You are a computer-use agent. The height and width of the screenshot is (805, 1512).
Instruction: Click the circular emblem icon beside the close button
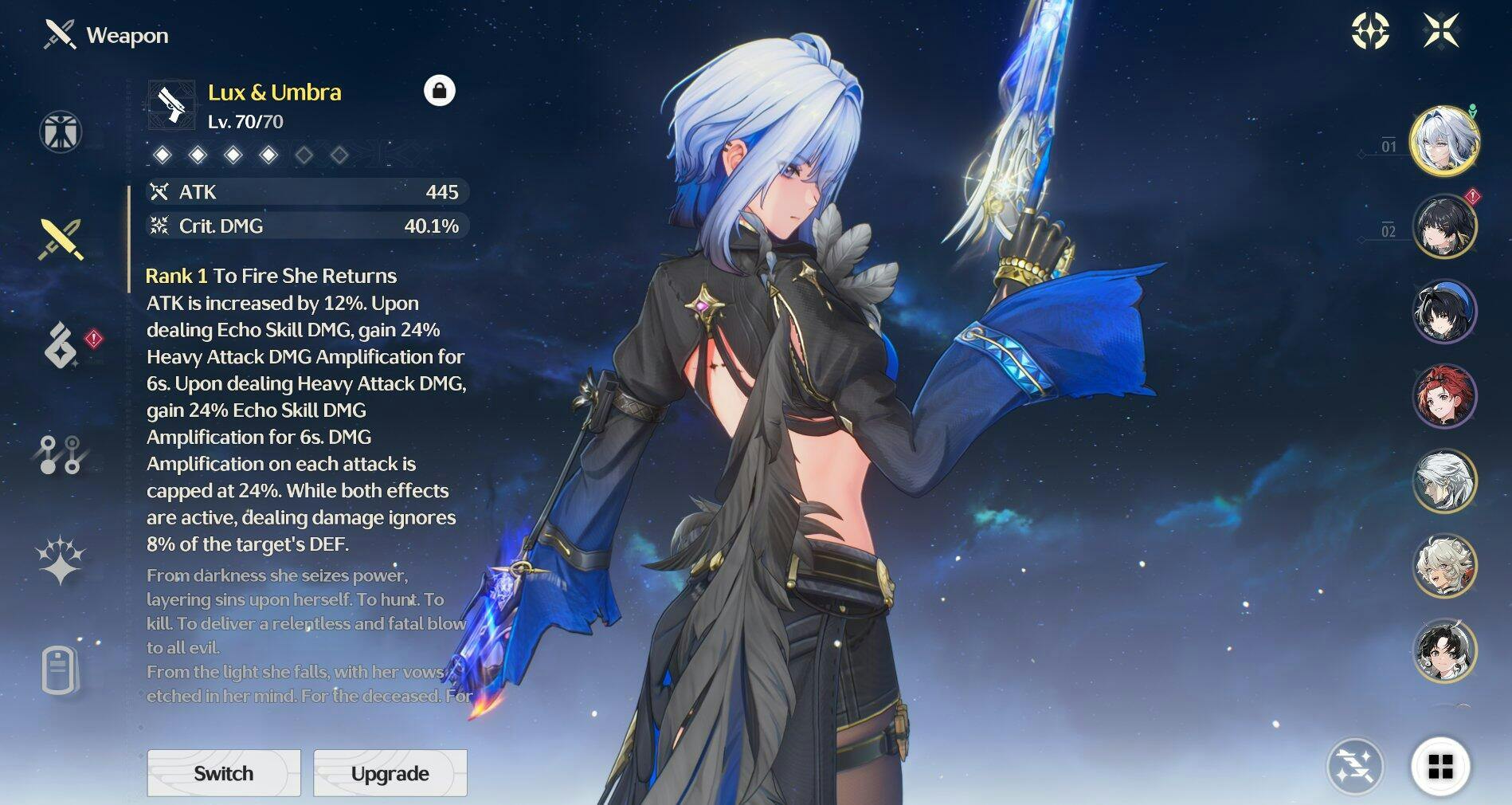click(1370, 31)
